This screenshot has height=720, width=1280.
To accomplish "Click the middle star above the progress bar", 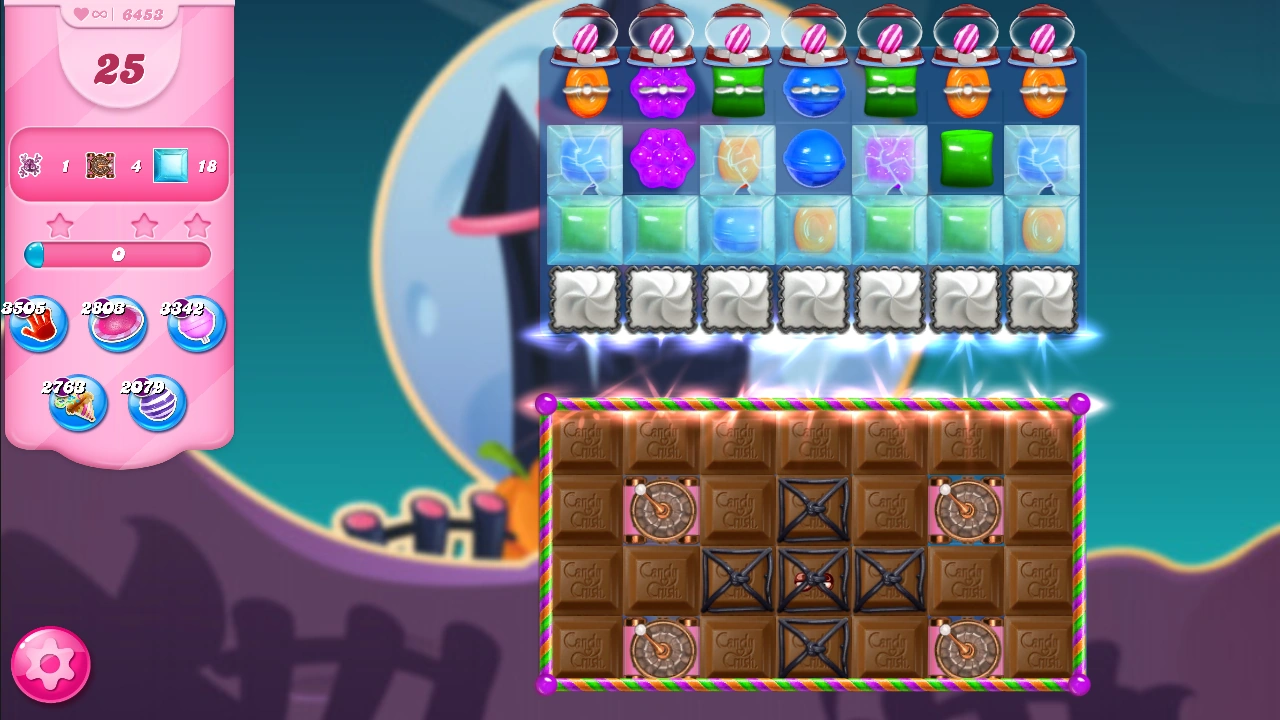I will (x=145, y=227).
